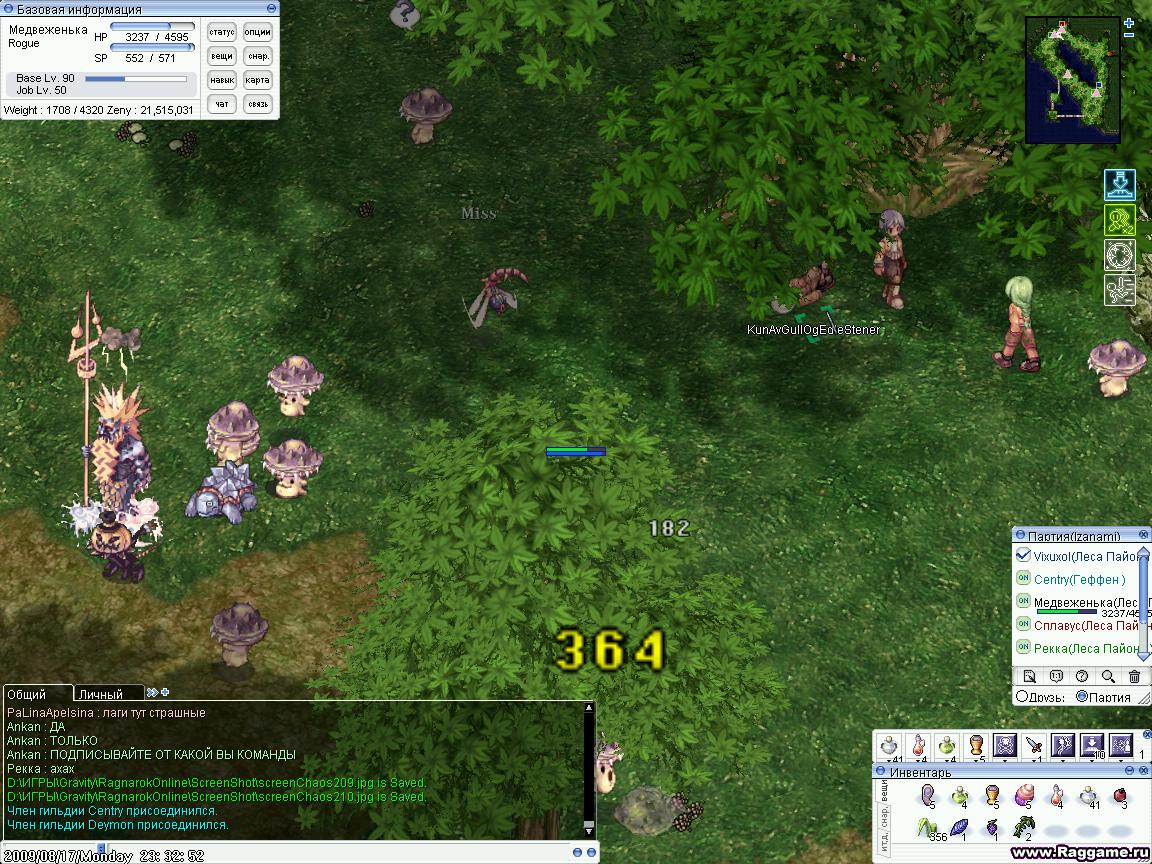Select the Друзь. (friends) radio option
The width and height of the screenshot is (1152, 864).
pos(1022,697)
